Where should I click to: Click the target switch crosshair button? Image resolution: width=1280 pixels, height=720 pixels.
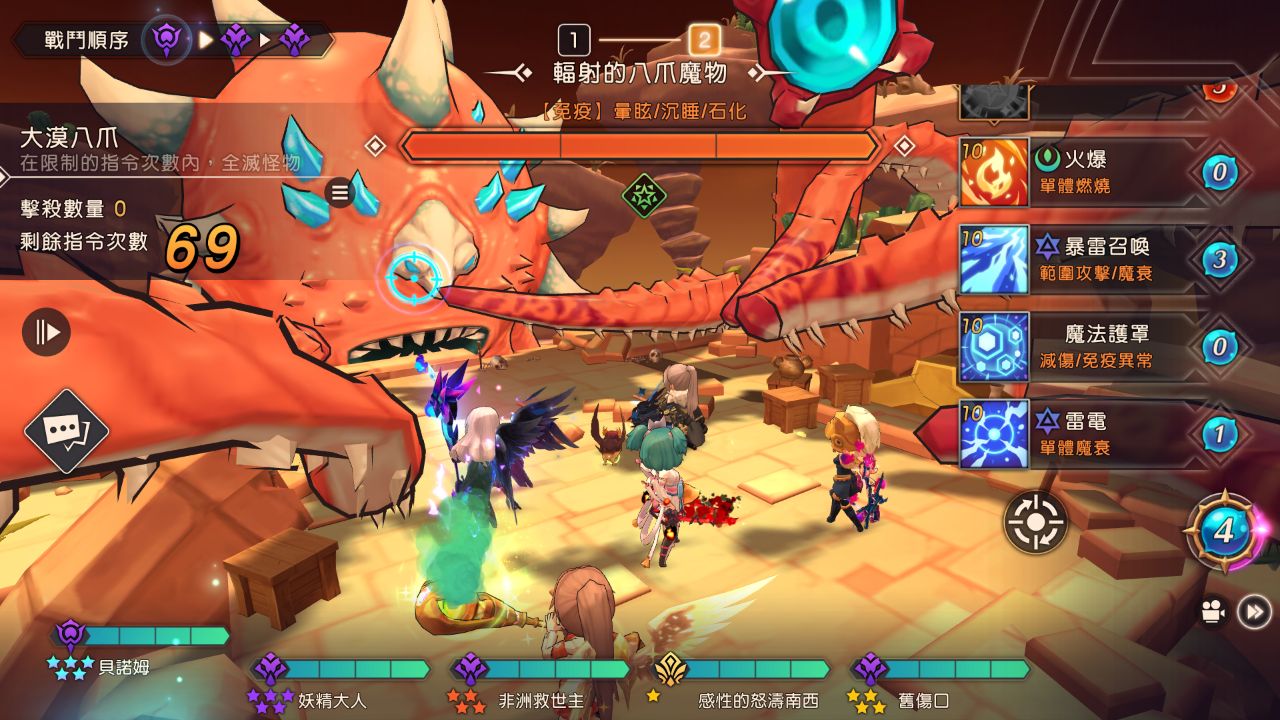pos(1036,522)
